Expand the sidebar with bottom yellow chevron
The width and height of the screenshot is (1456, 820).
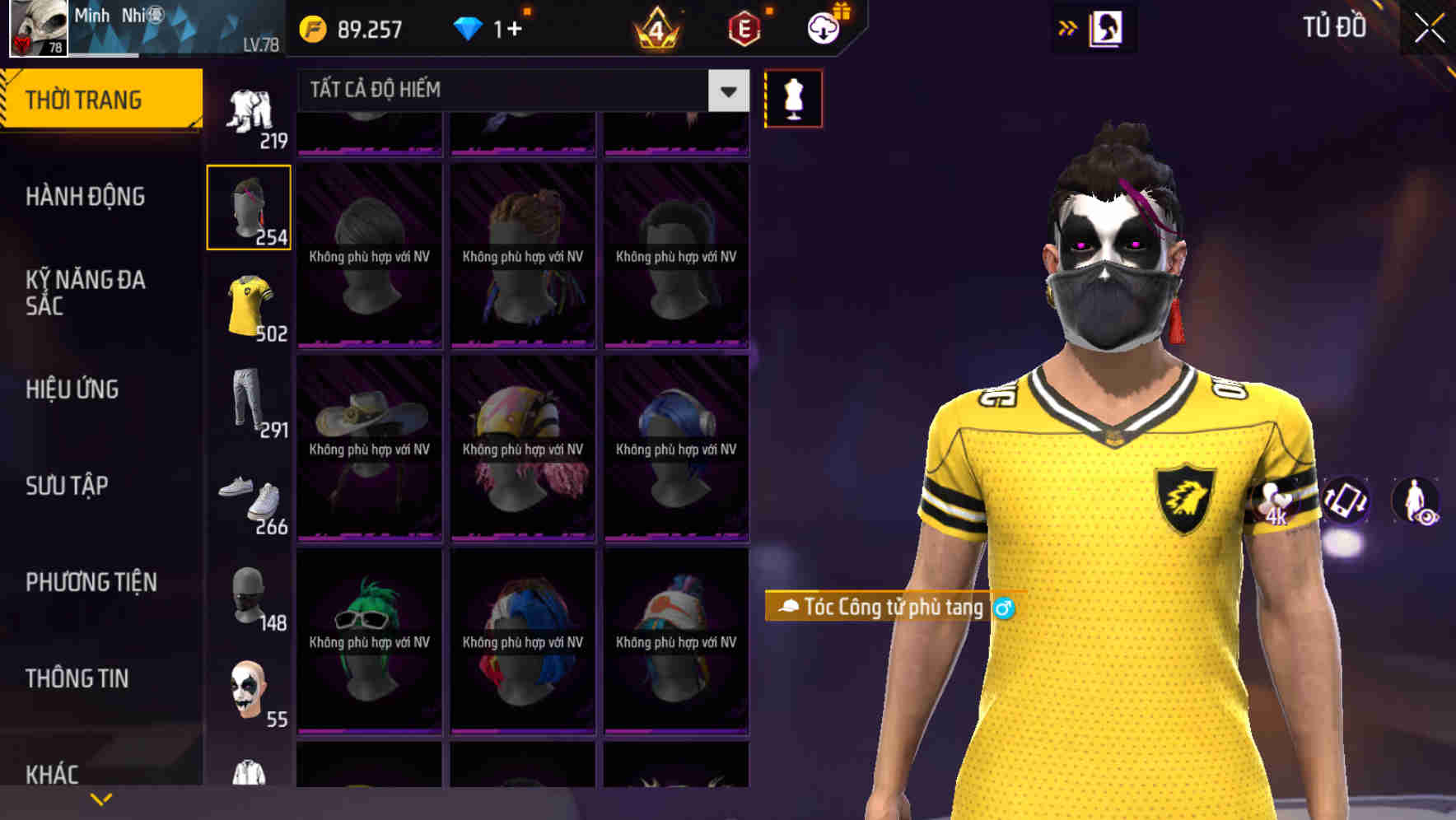click(x=100, y=798)
